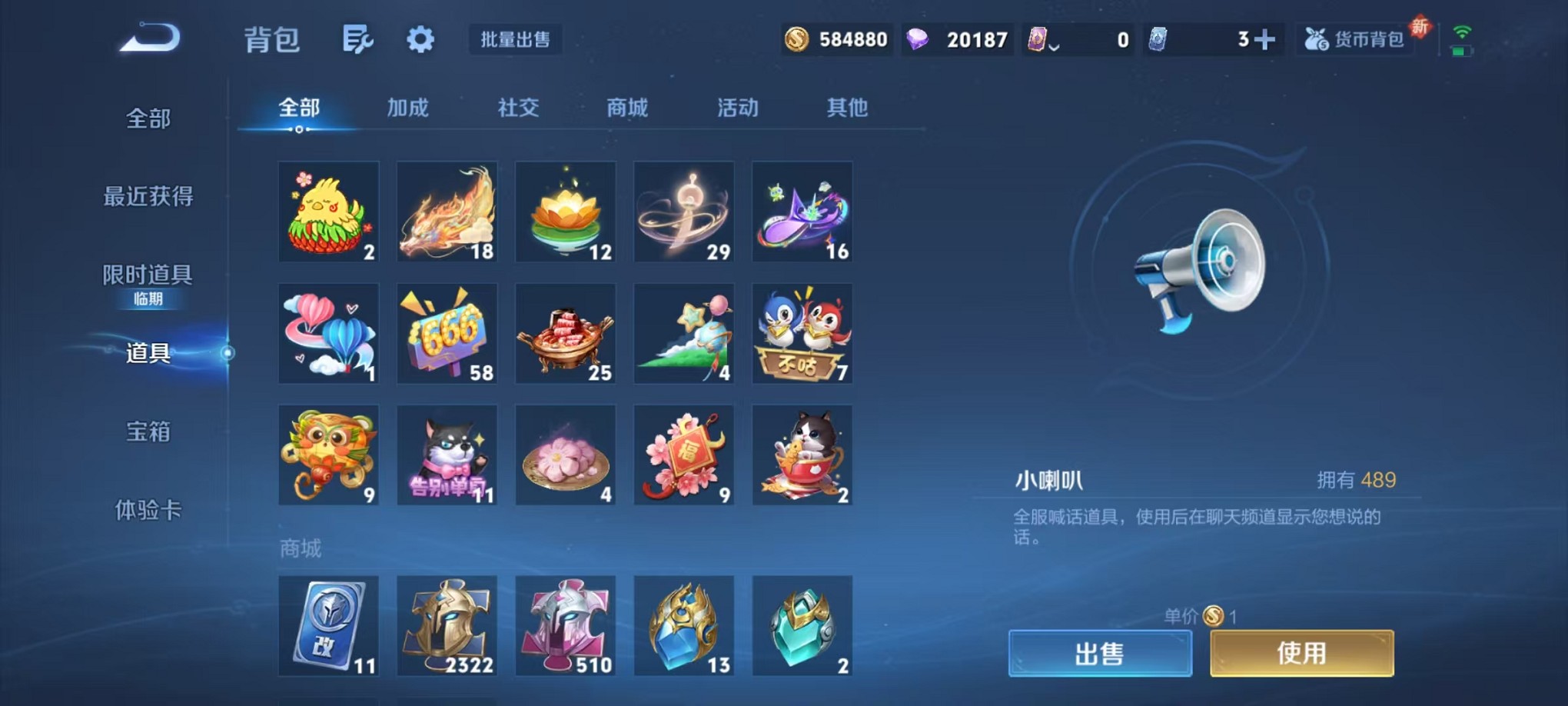Click the diamond balance 20187
The height and width of the screenshot is (706, 1568).
pyautogui.click(x=958, y=38)
